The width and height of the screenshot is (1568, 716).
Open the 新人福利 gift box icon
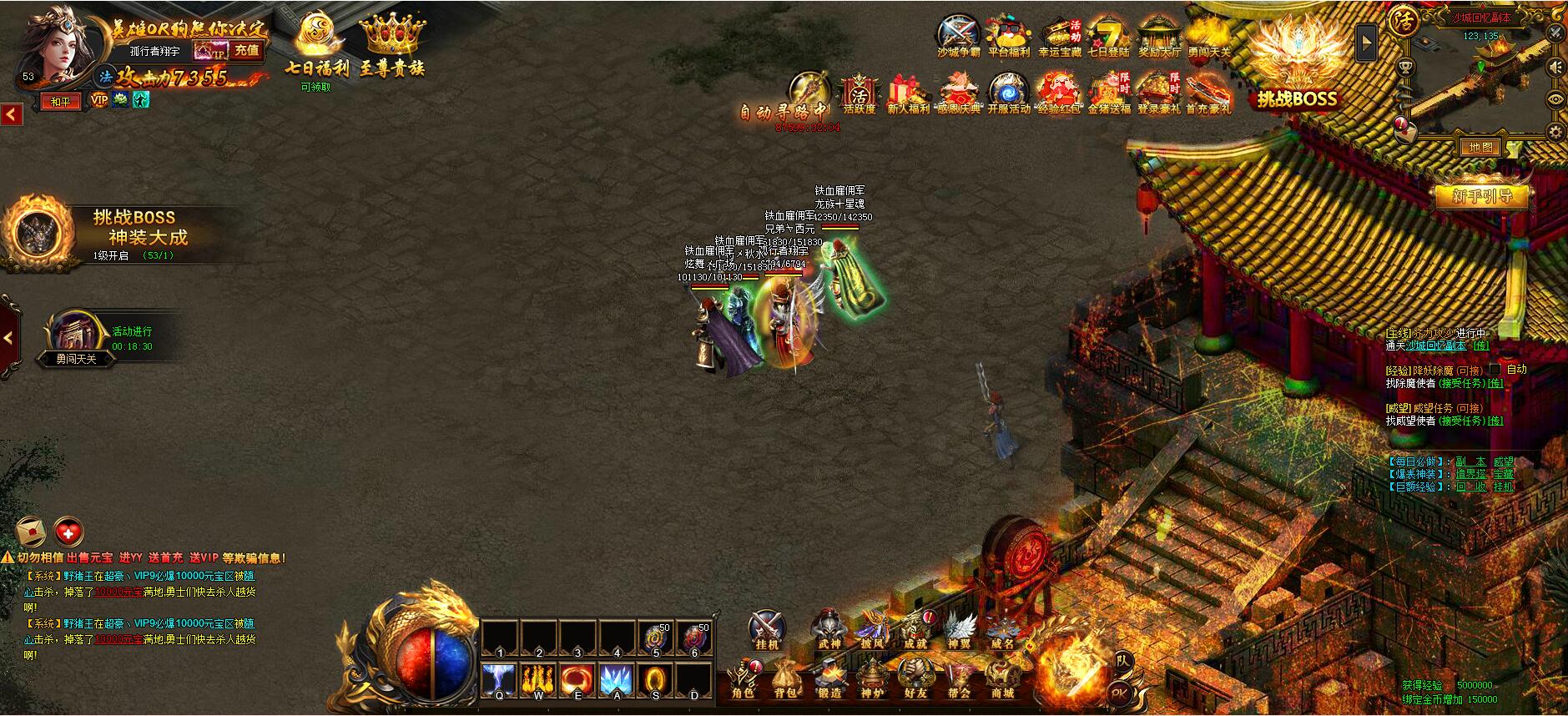[x=909, y=93]
